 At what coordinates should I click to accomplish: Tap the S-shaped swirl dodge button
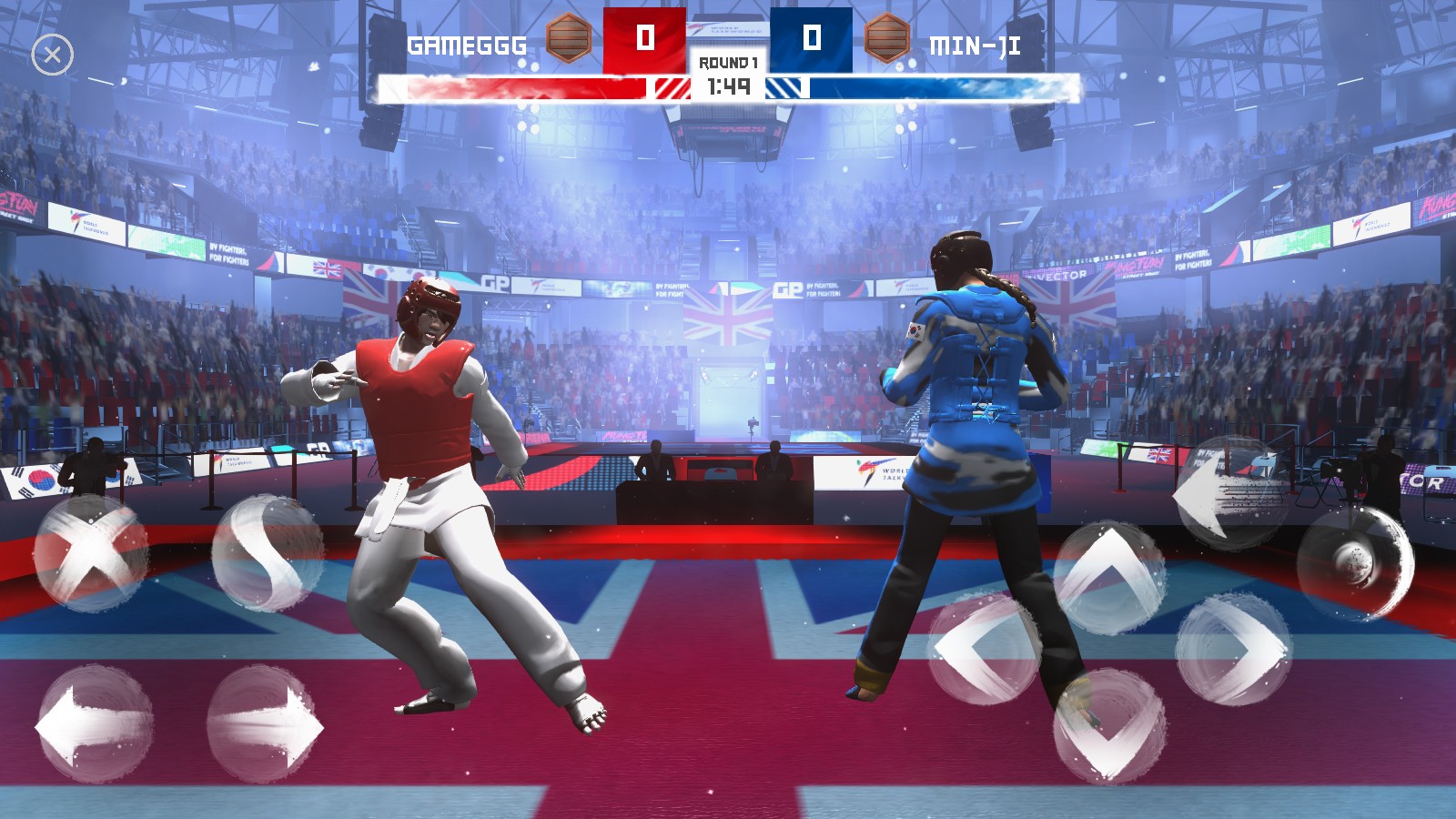coord(267,552)
